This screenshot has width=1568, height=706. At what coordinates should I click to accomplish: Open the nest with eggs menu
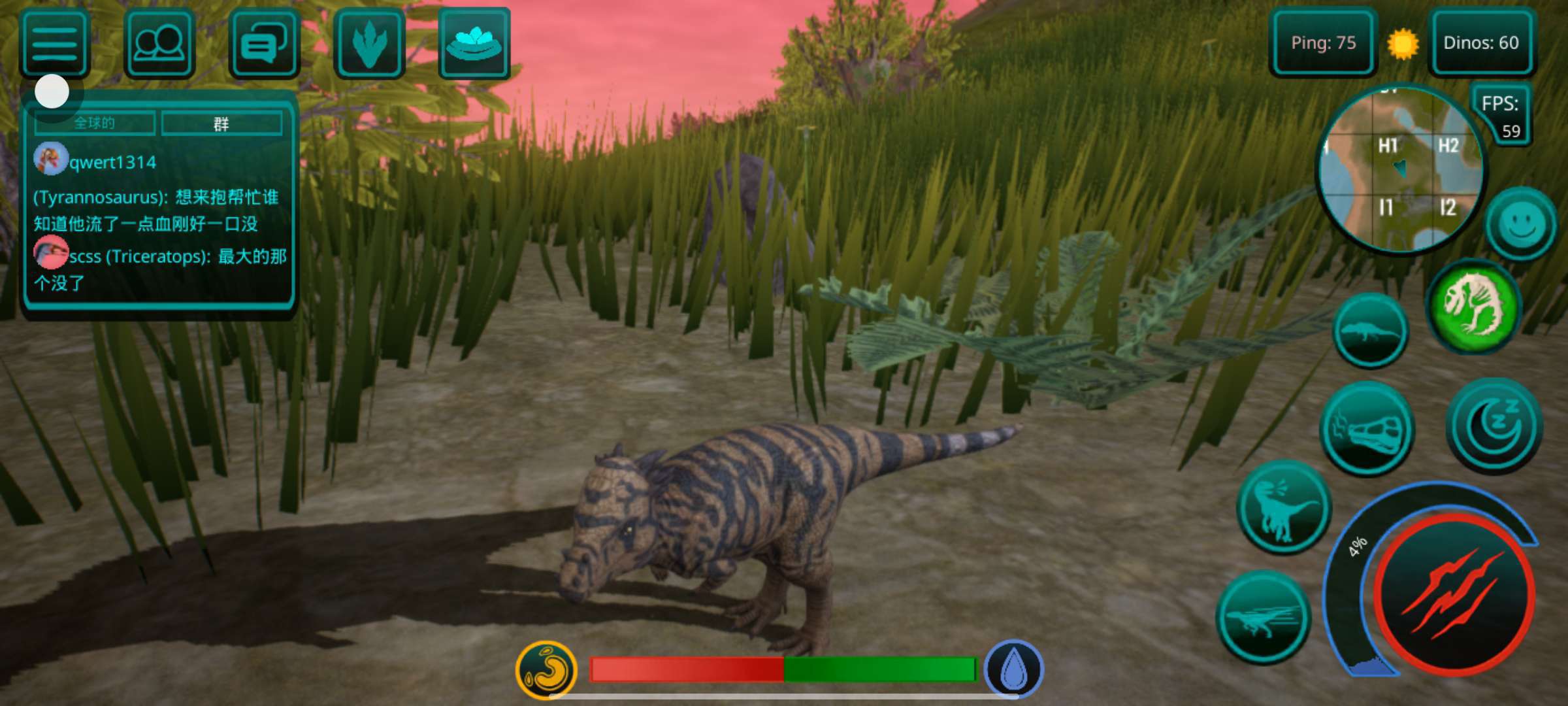point(474,44)
